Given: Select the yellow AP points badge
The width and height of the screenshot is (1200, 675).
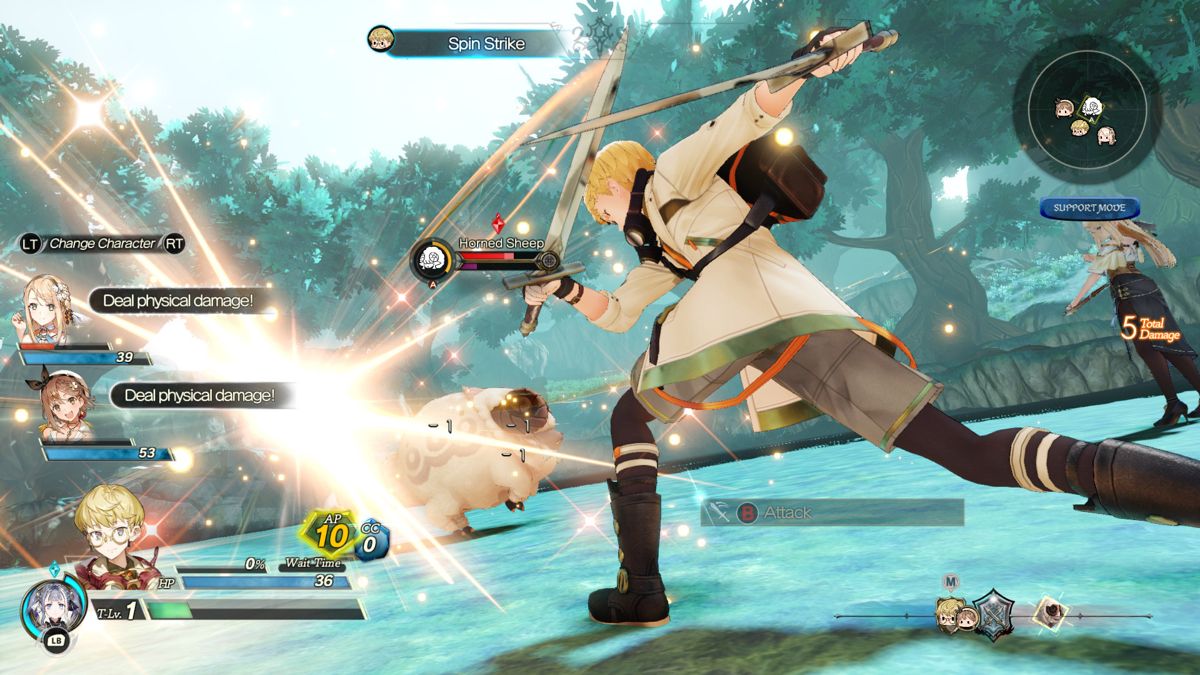Looking at the screenshot, I should [x=333, y=534].
